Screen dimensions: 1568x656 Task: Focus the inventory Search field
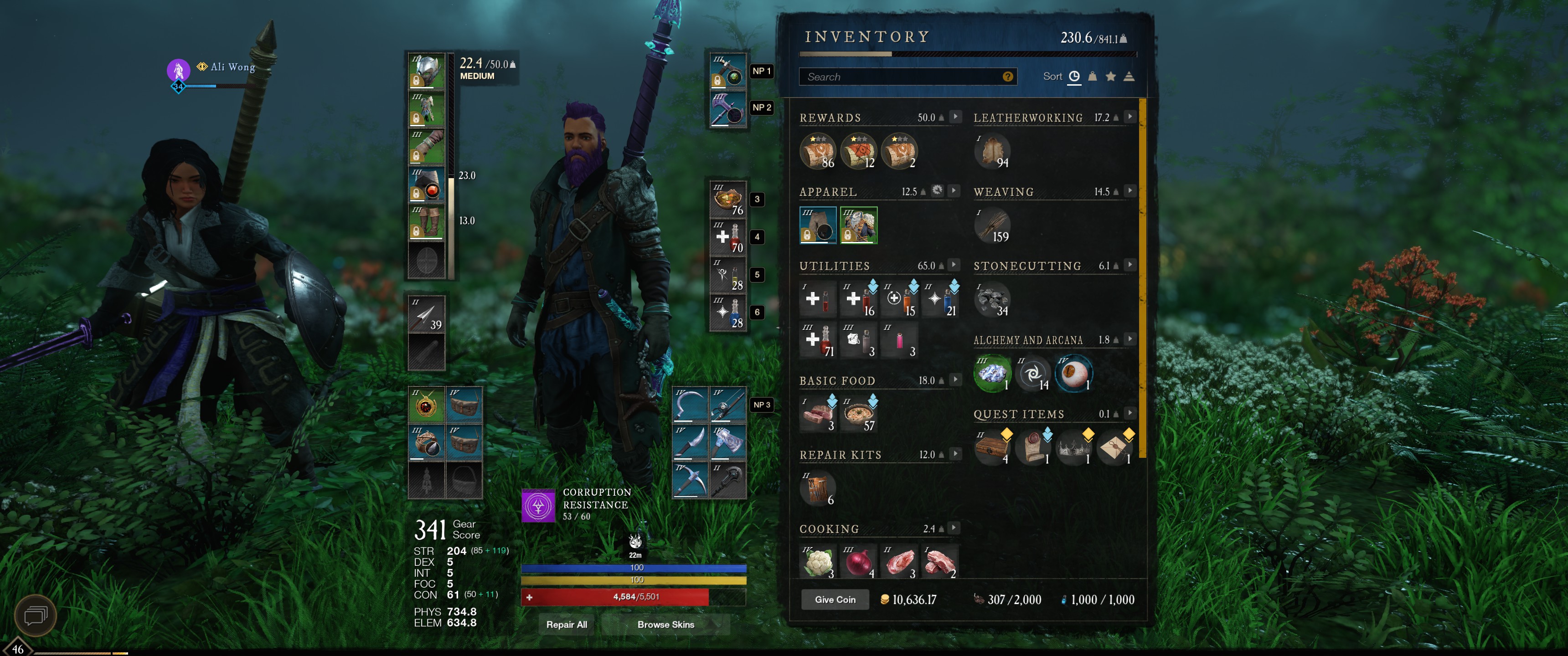pyautogui.click(x=901, y=77)
